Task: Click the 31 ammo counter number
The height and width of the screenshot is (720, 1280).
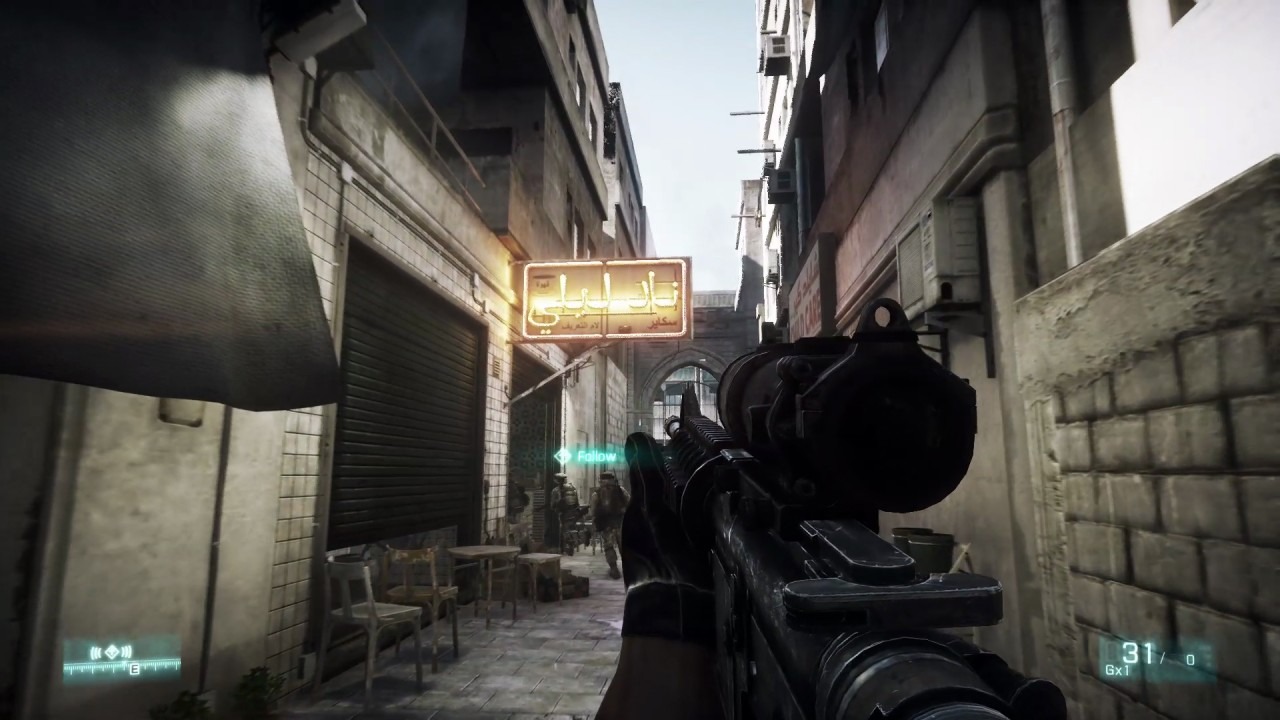Action: tap(1138, 654)
